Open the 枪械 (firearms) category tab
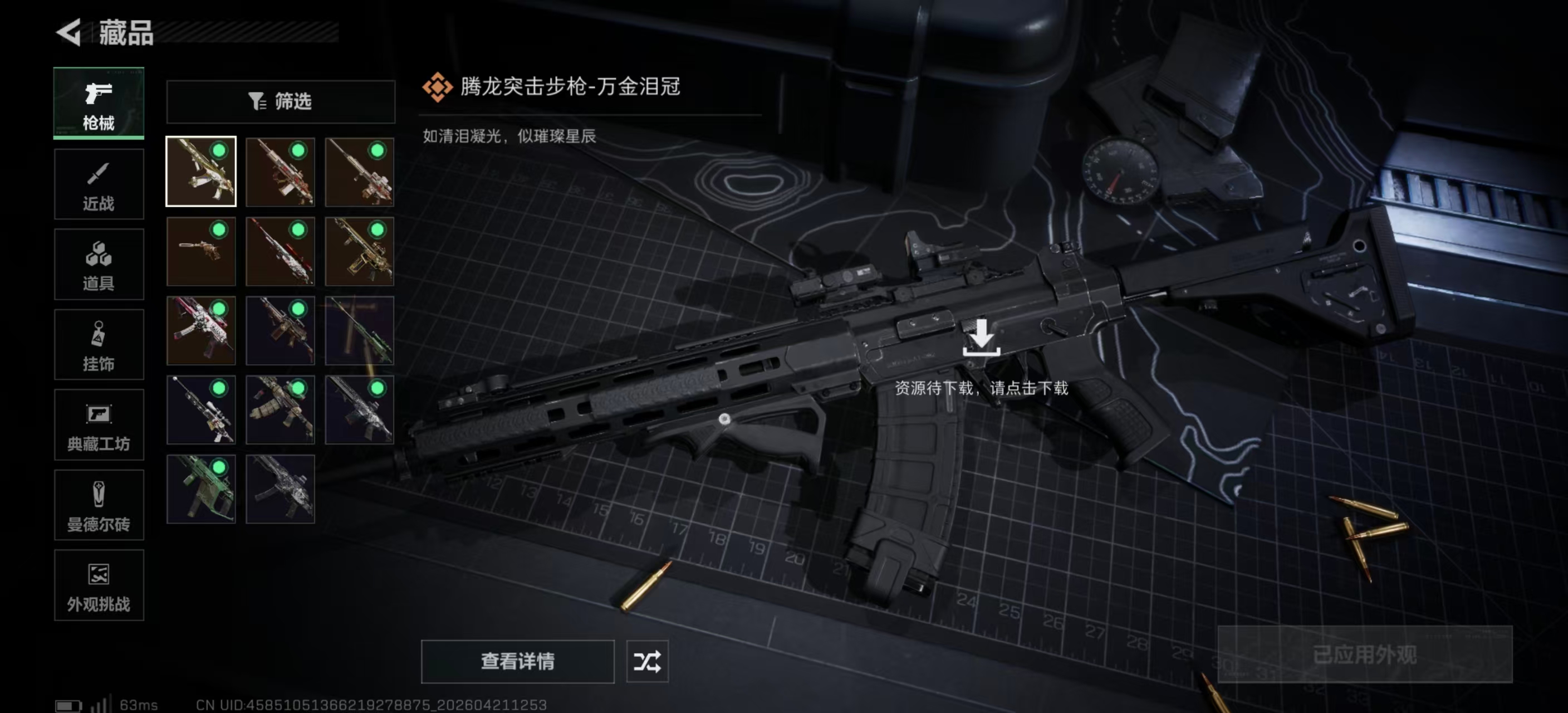 99,104
